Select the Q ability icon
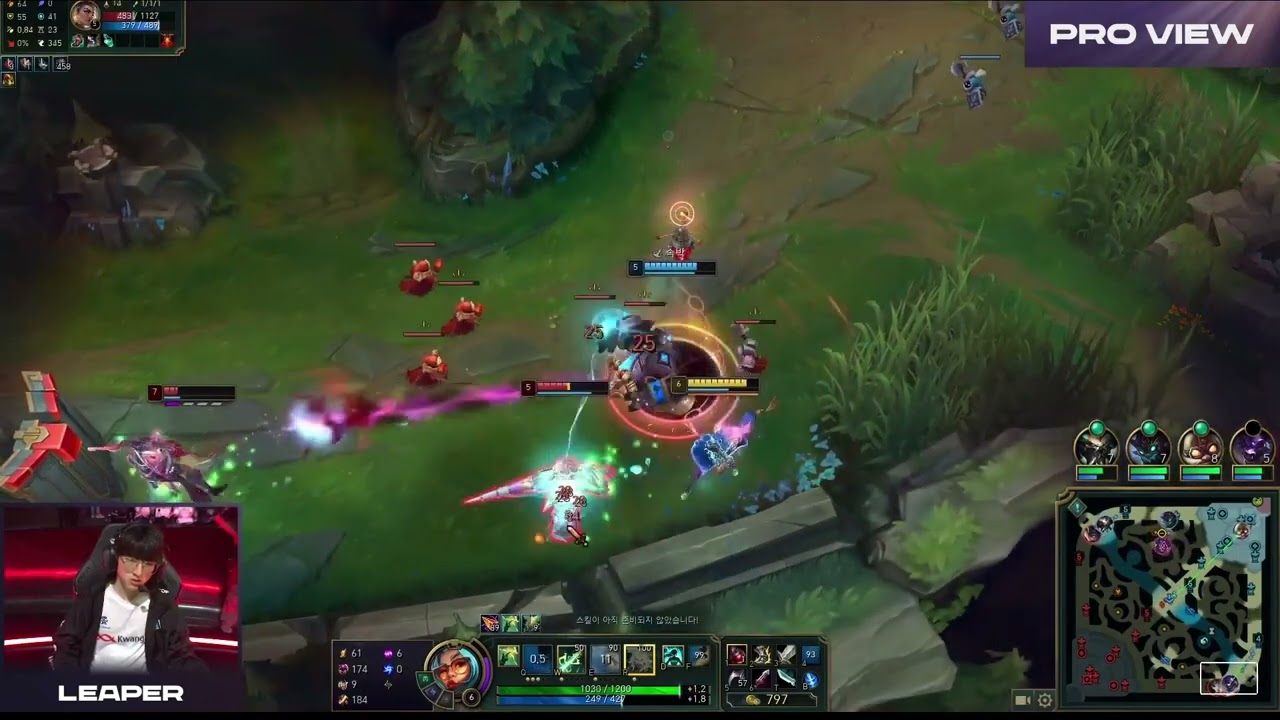The height and width of the screenshot is (720, 1280). 538,657
